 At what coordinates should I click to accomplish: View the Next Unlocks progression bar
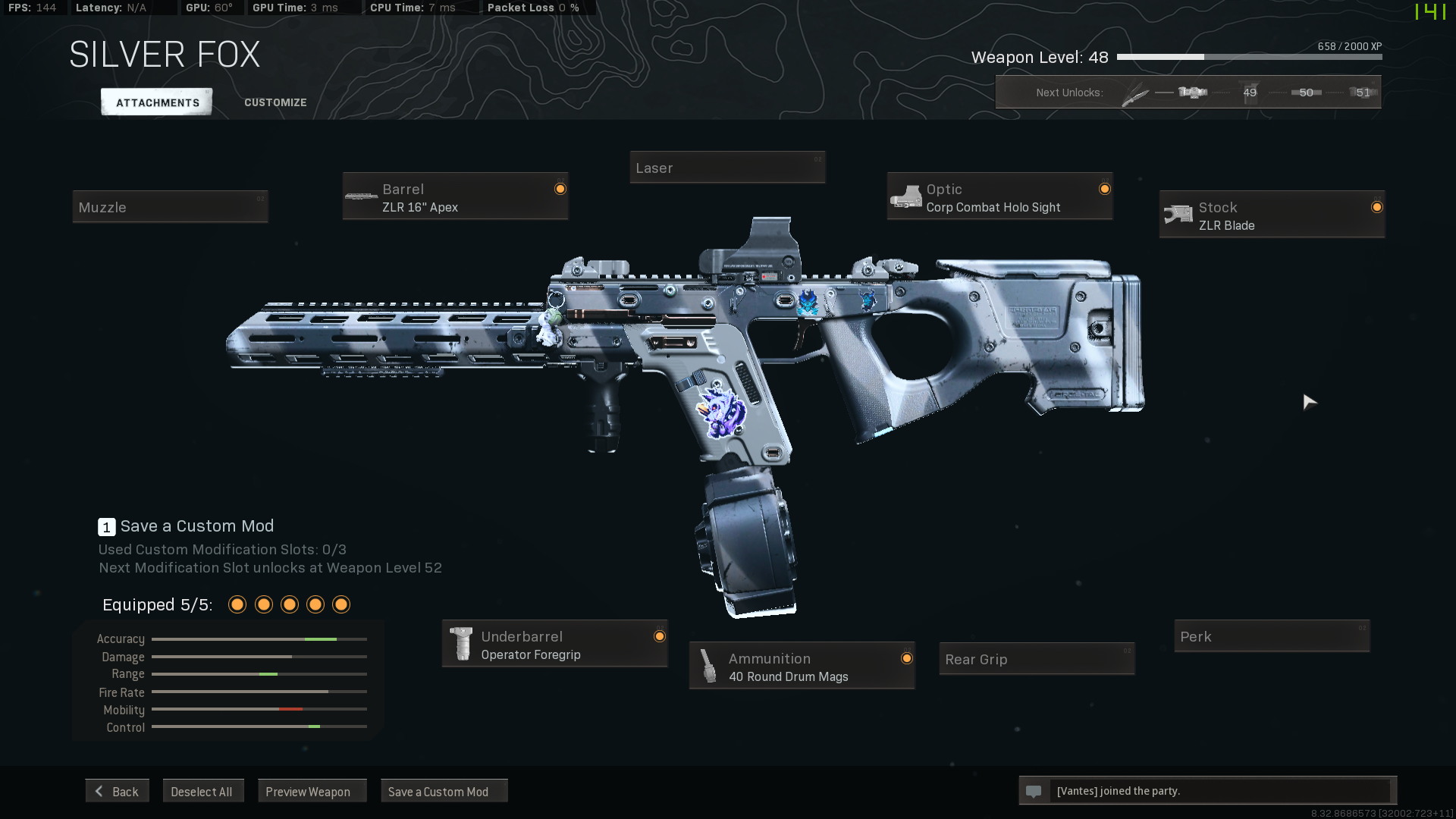tap(1188, 93)
